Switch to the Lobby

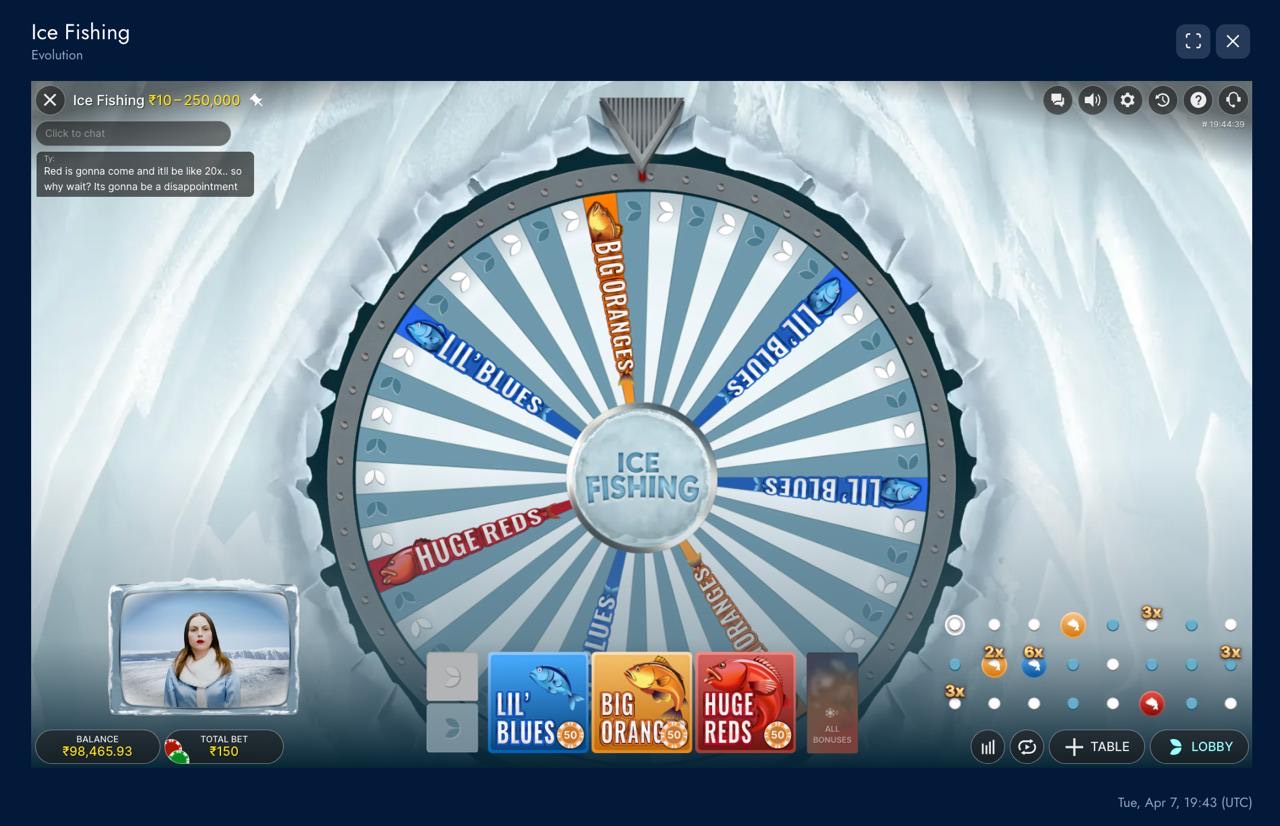[1198, 746]
